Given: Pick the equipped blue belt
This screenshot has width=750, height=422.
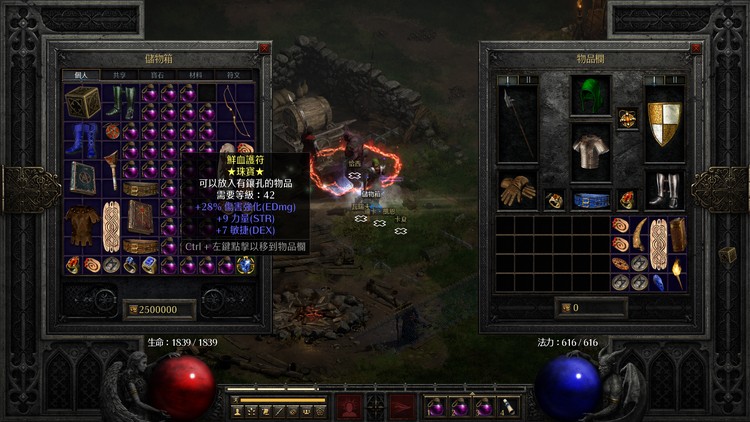Looking at the screenshot, I should coord(590,200).
